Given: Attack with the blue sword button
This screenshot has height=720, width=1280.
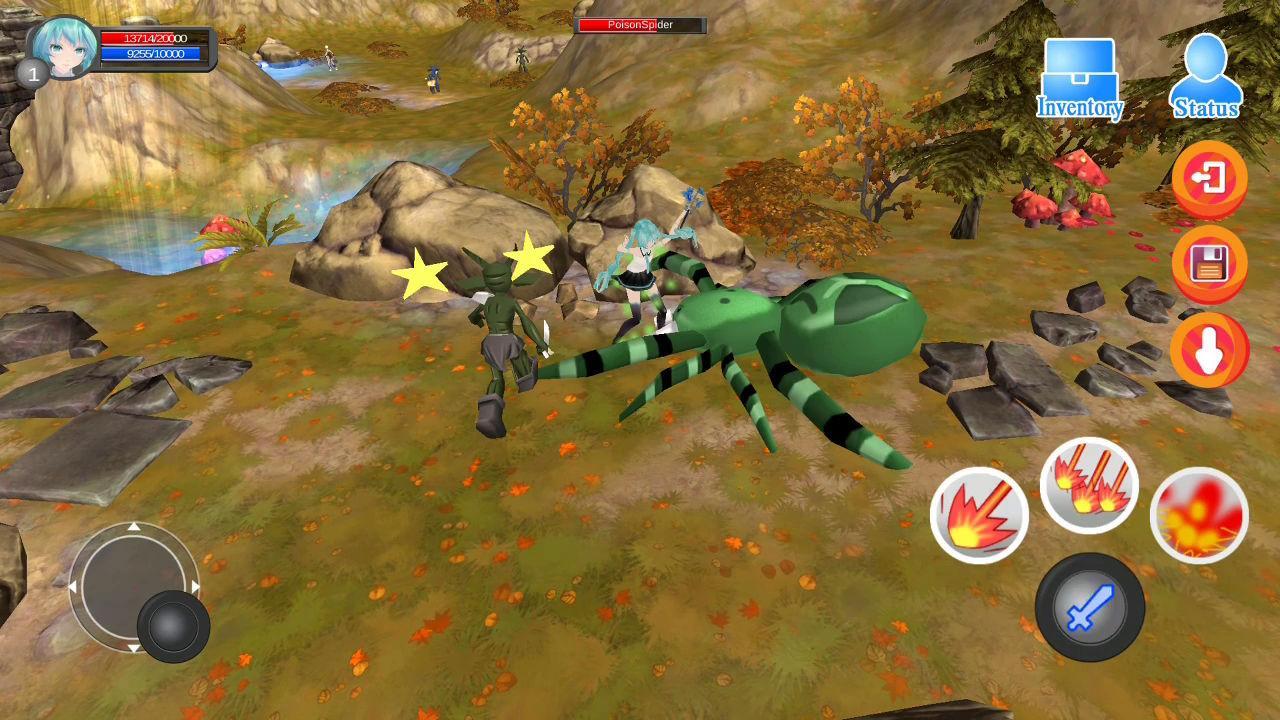Looking at the screenshot, I should coord(1089,607).
